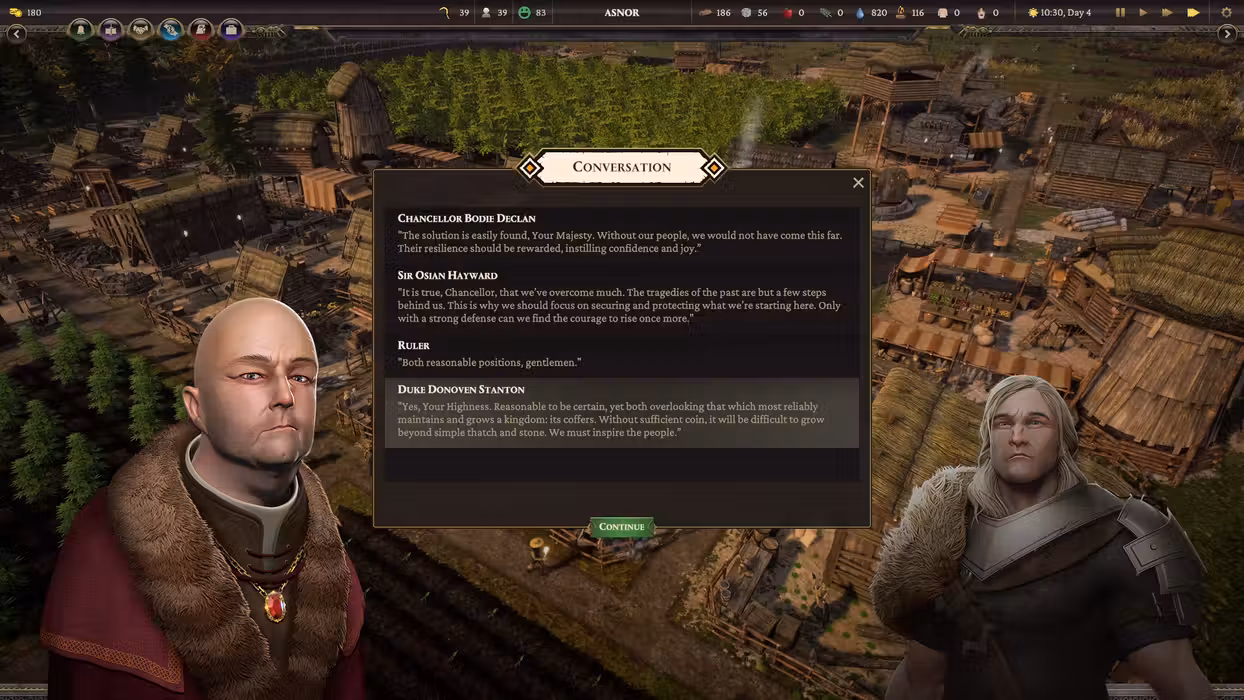
Task: Open the settings gear menu
Action: 1227,13
